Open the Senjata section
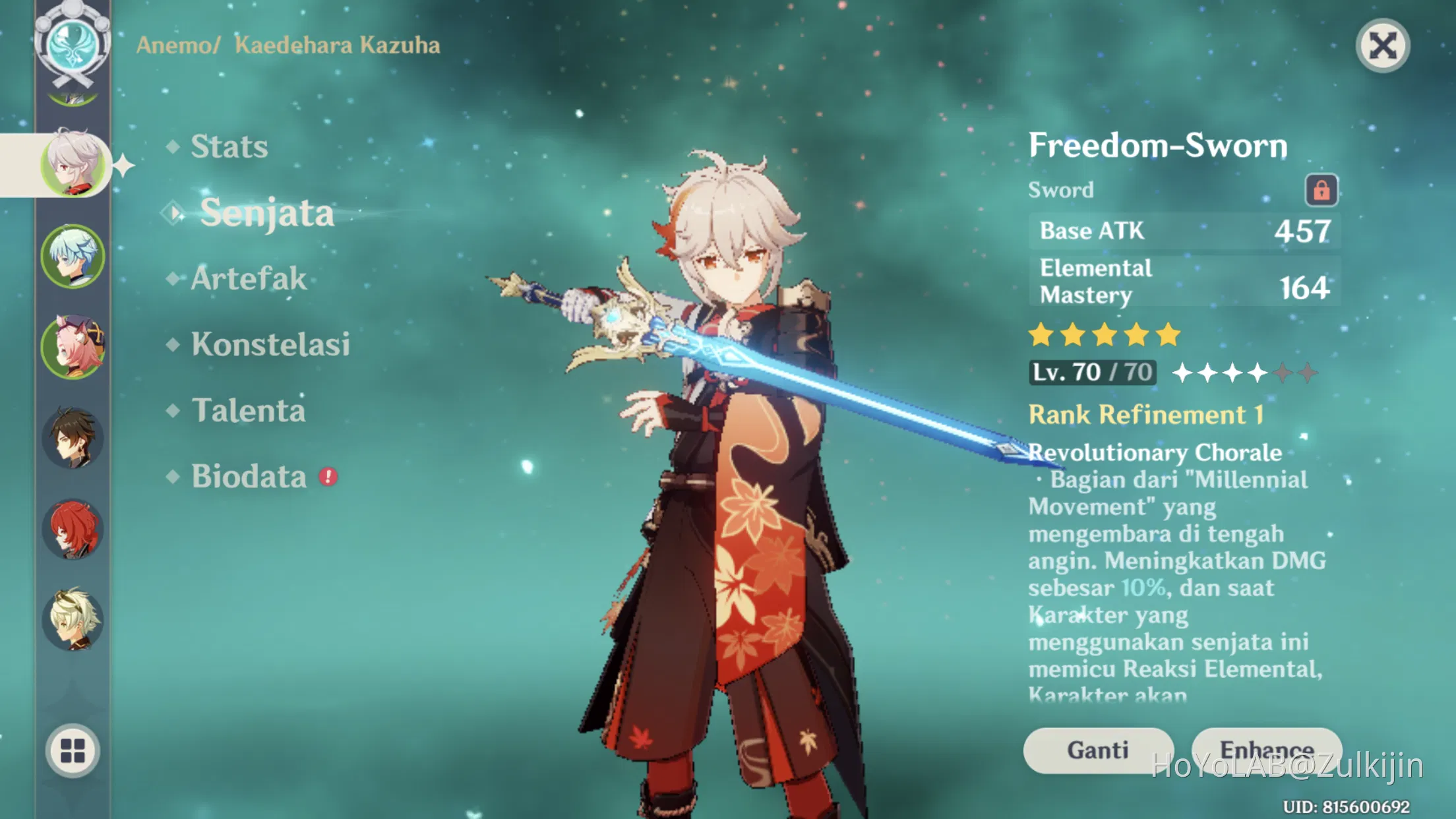 point(268,212)
